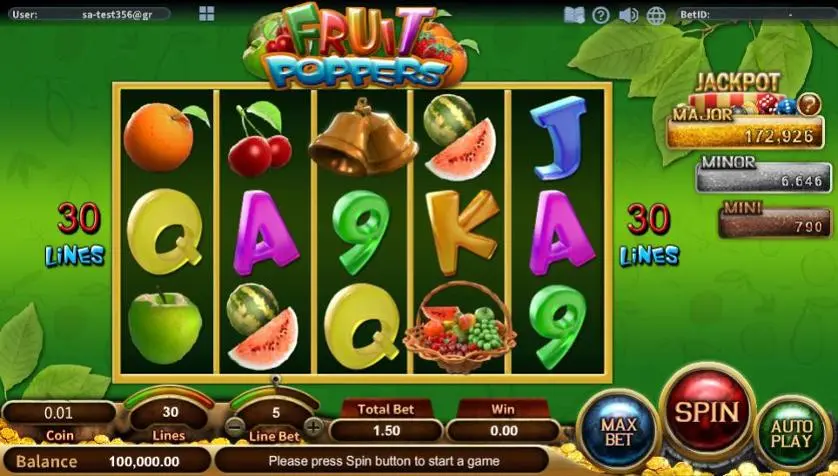Select the Coin value field

point(60,412)
